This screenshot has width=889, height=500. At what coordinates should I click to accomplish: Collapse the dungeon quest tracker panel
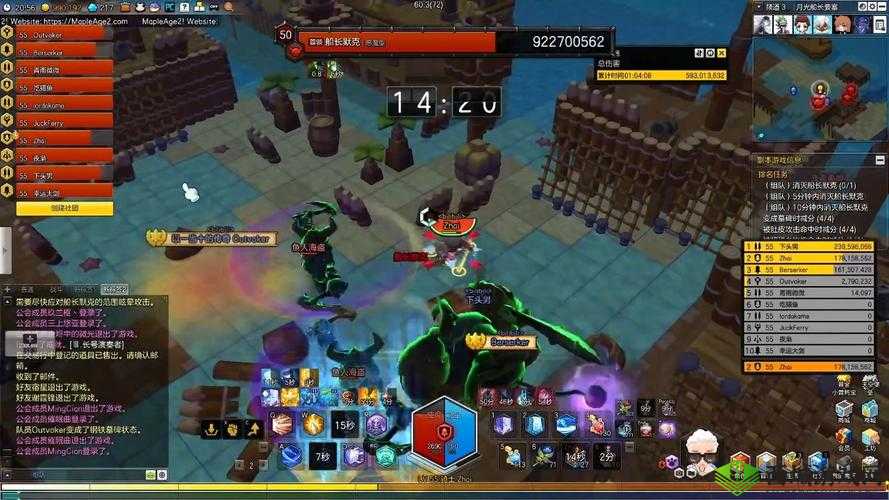[x=880, y=160]
